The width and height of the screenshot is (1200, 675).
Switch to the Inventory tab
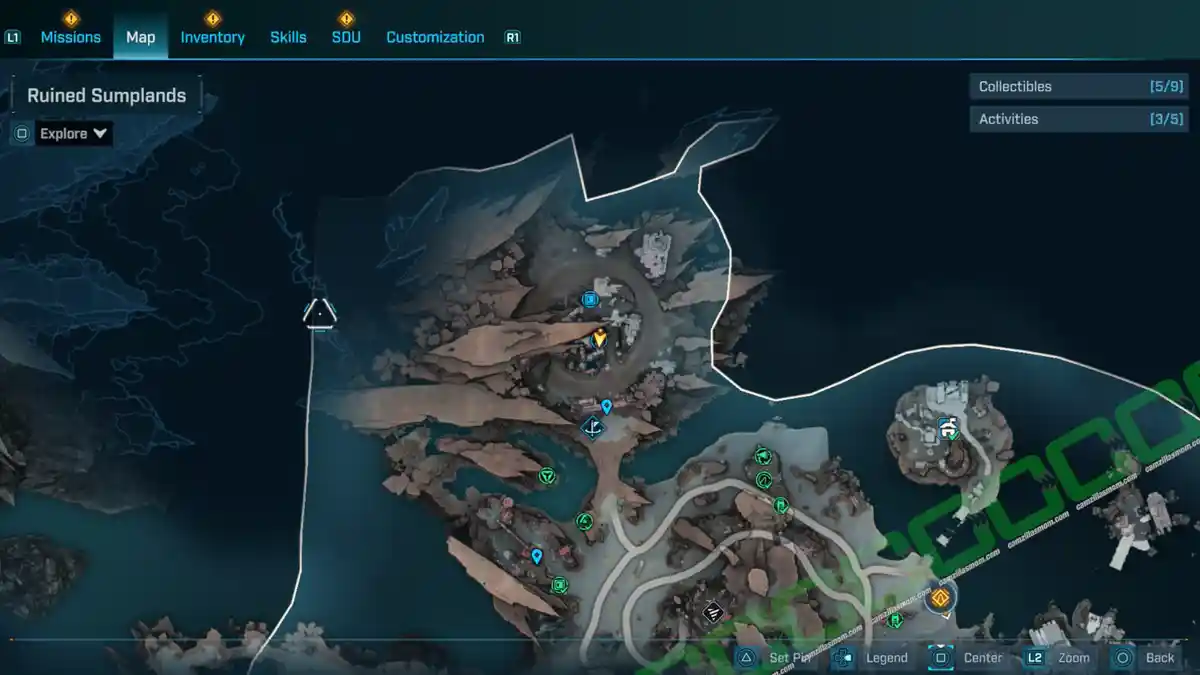tap(212, 37)
